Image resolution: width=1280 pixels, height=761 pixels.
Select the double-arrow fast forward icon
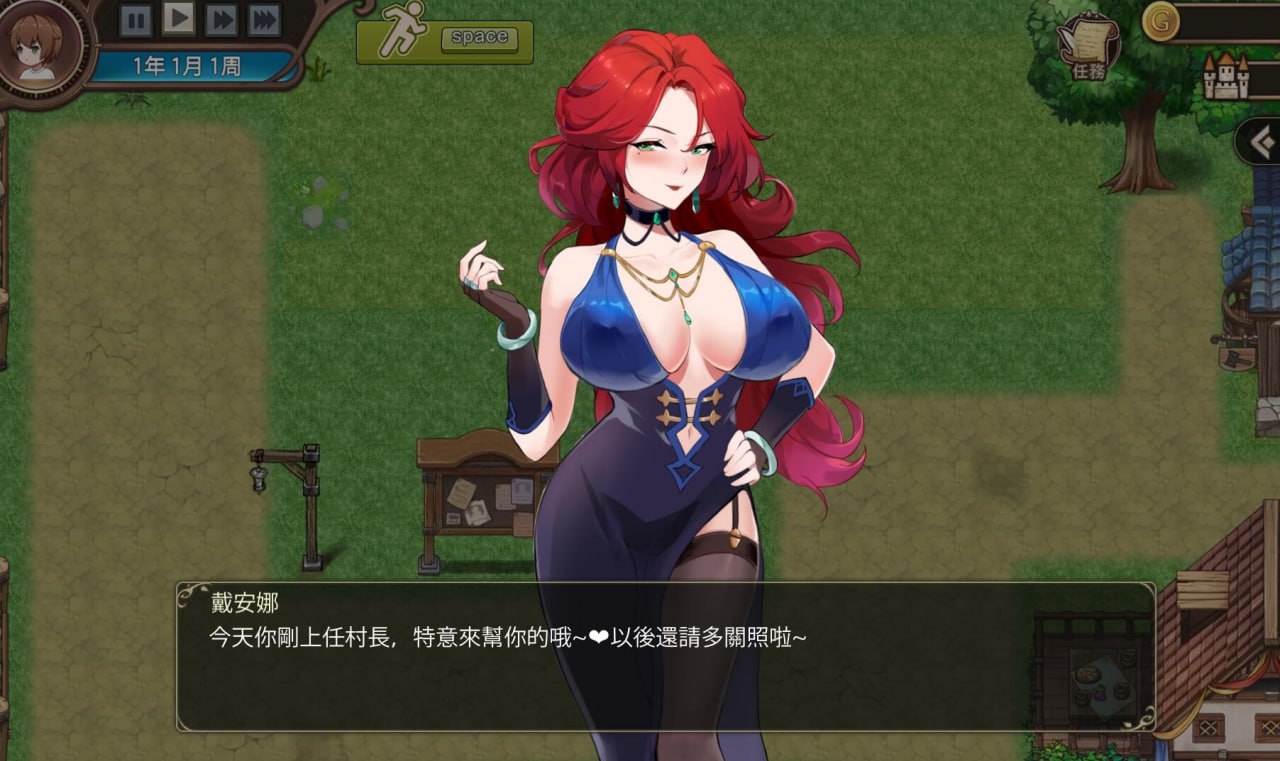tap(220, 18)
